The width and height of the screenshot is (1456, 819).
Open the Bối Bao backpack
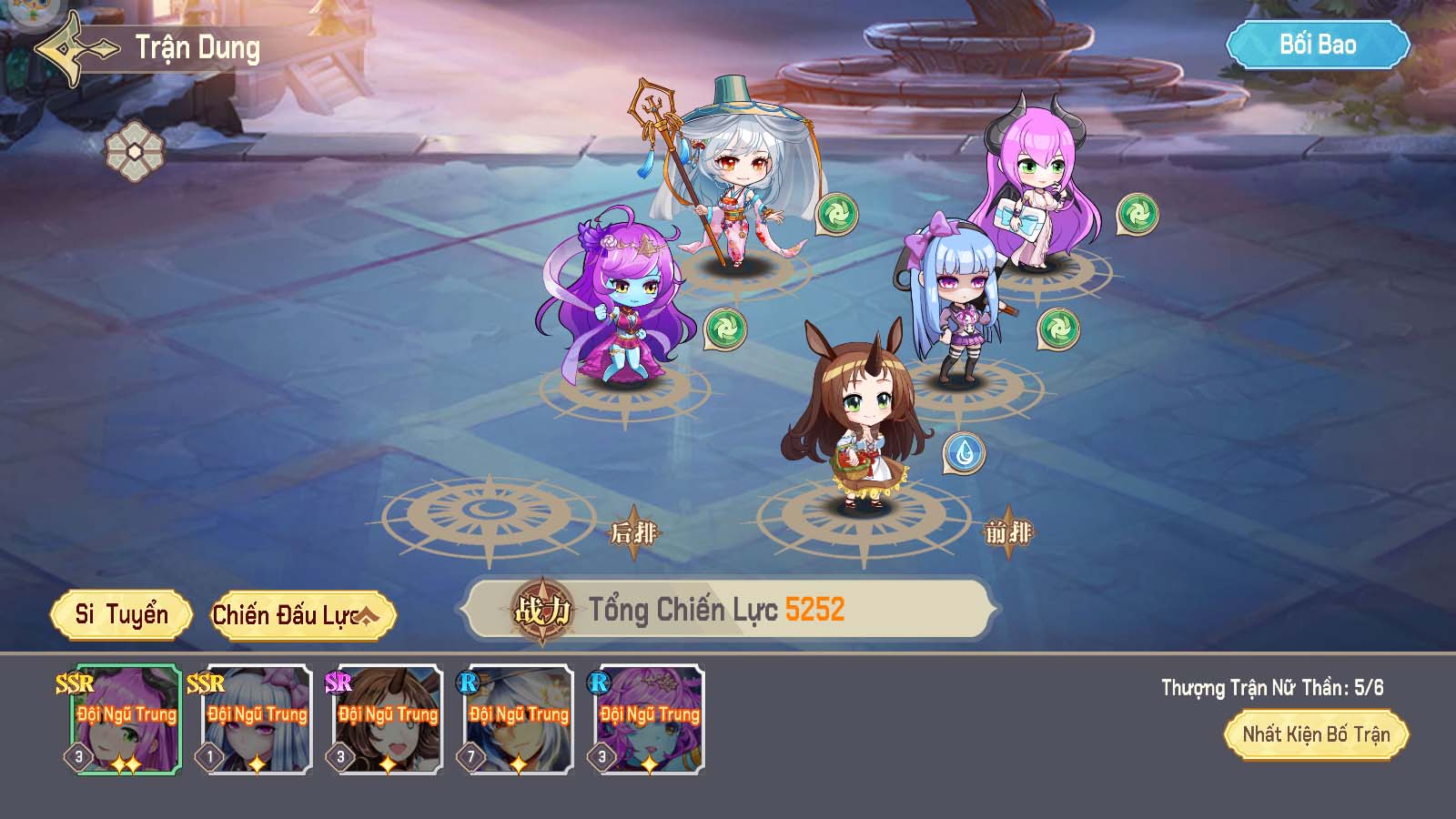(x=1317, y=45)
